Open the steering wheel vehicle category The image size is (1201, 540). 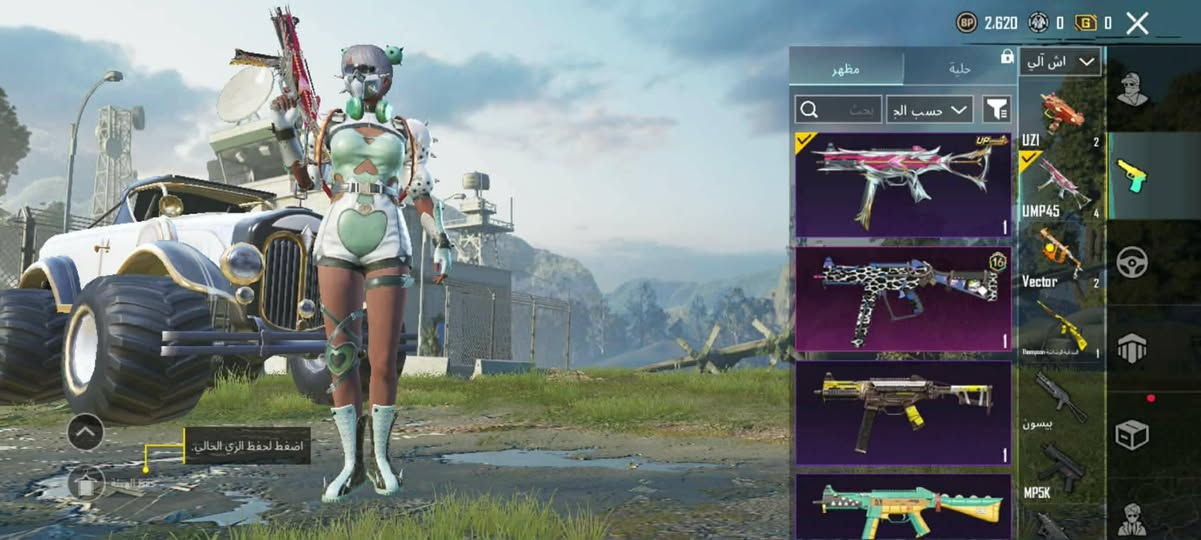point(1132,262)
